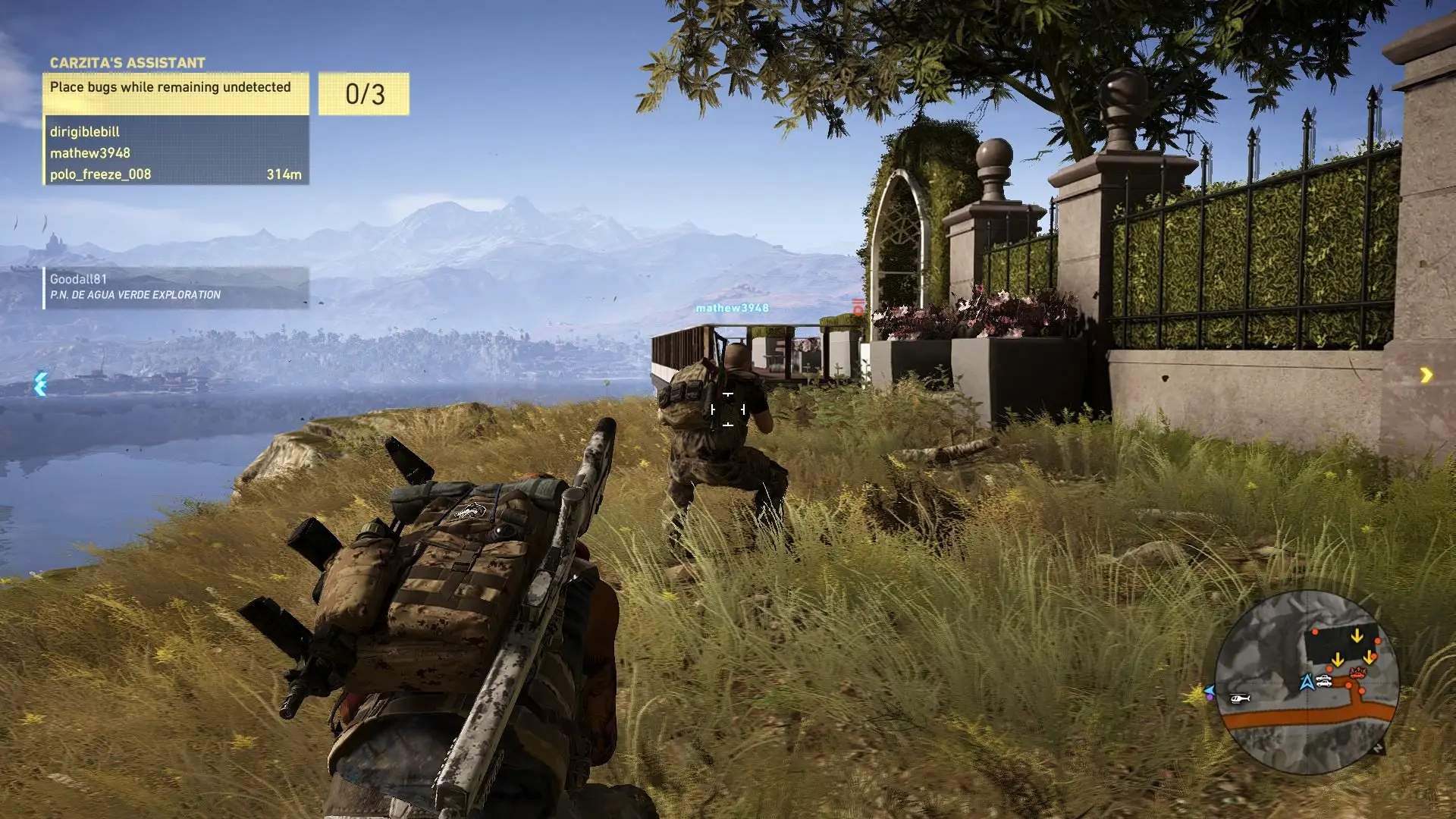Click the blue player arrow on minimap

coord(1307,682)
